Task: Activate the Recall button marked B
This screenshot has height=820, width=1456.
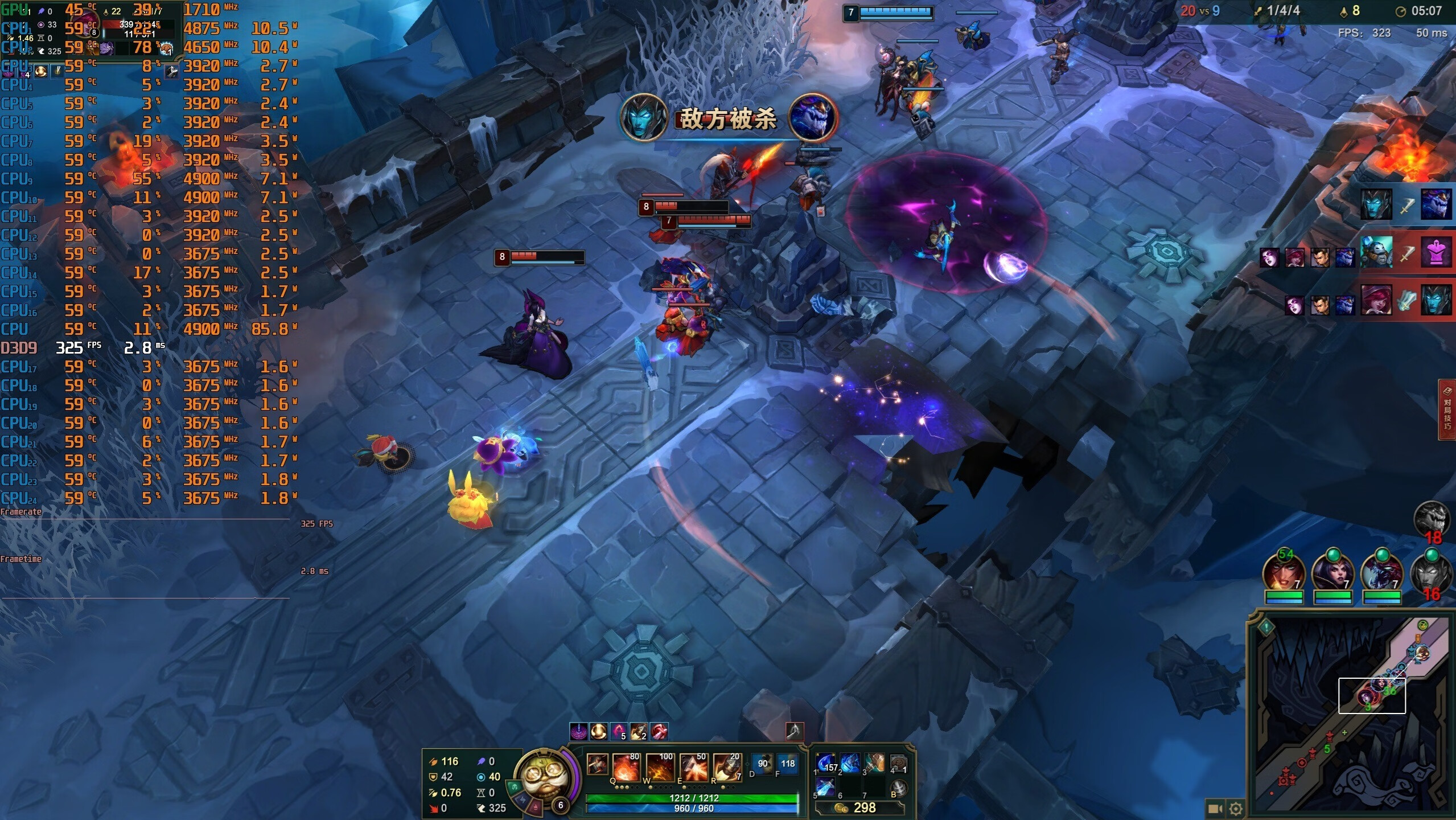Action: (898, 788)
